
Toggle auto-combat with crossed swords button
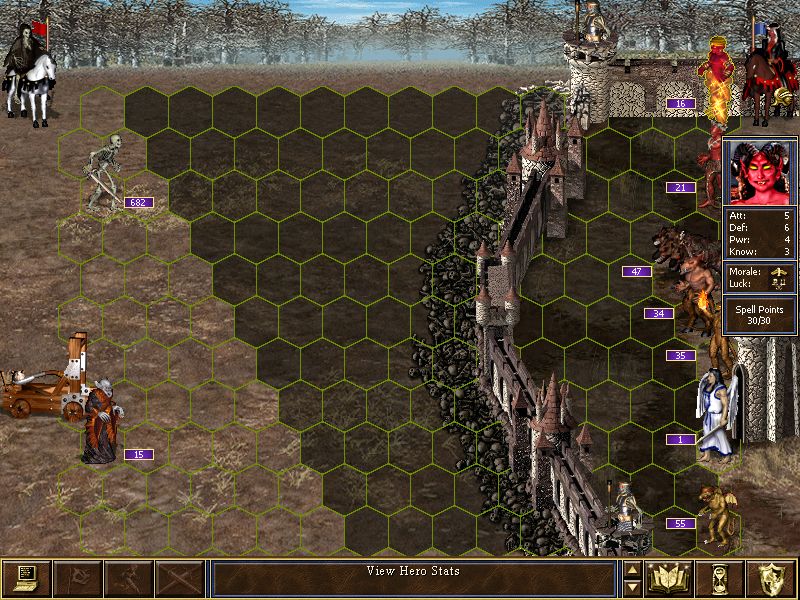pyautogui.click(x=179, y=578)
